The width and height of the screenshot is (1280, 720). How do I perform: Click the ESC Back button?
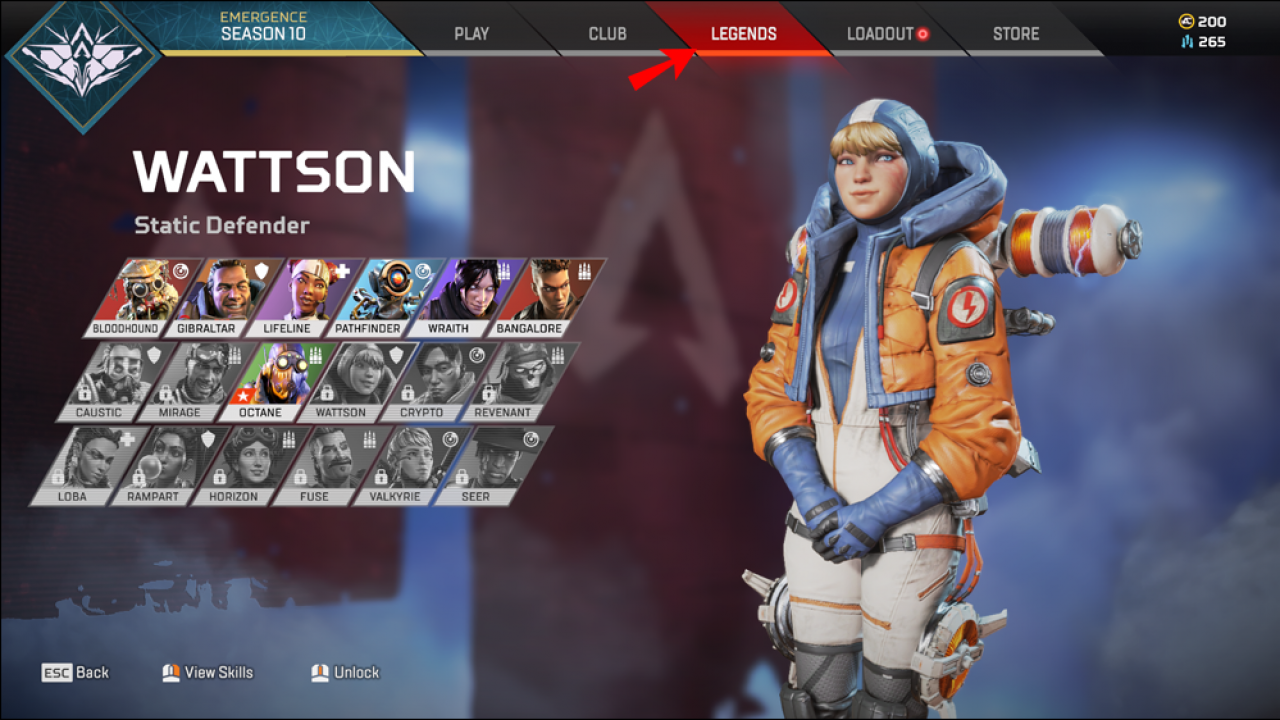coord(75,672)
